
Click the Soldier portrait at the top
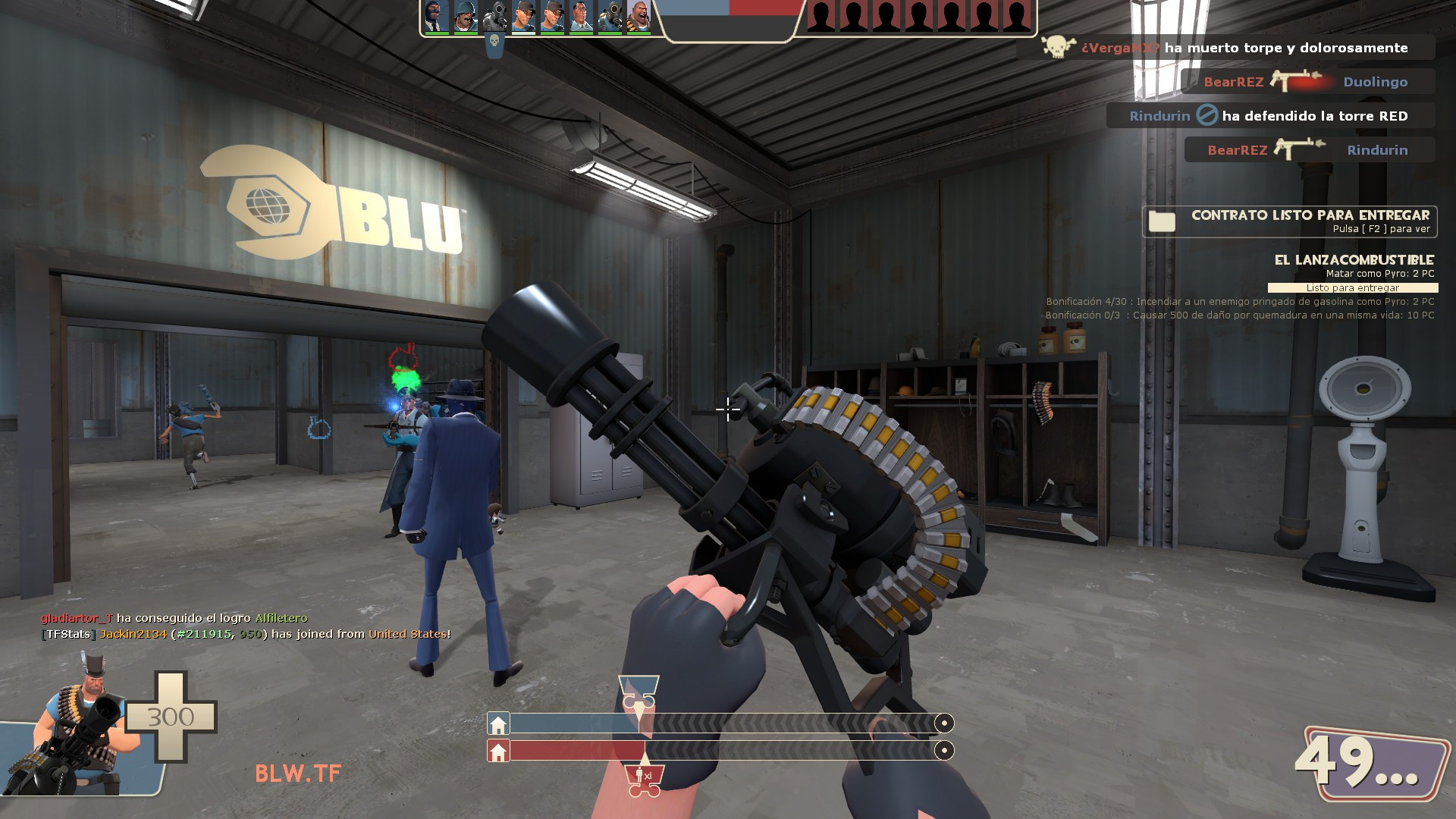(464, 17)
